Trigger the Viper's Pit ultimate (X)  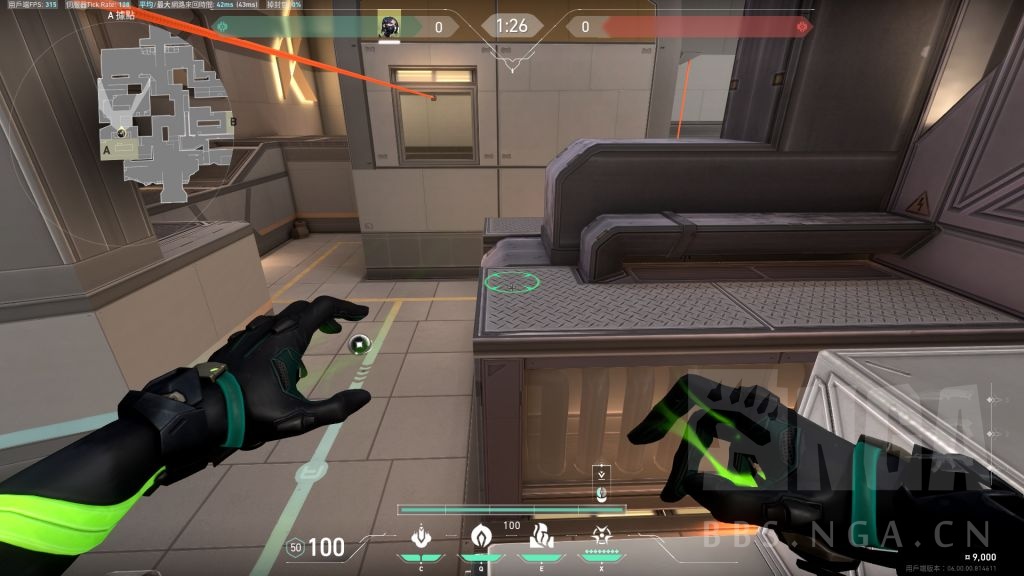(x=602, y=537)
